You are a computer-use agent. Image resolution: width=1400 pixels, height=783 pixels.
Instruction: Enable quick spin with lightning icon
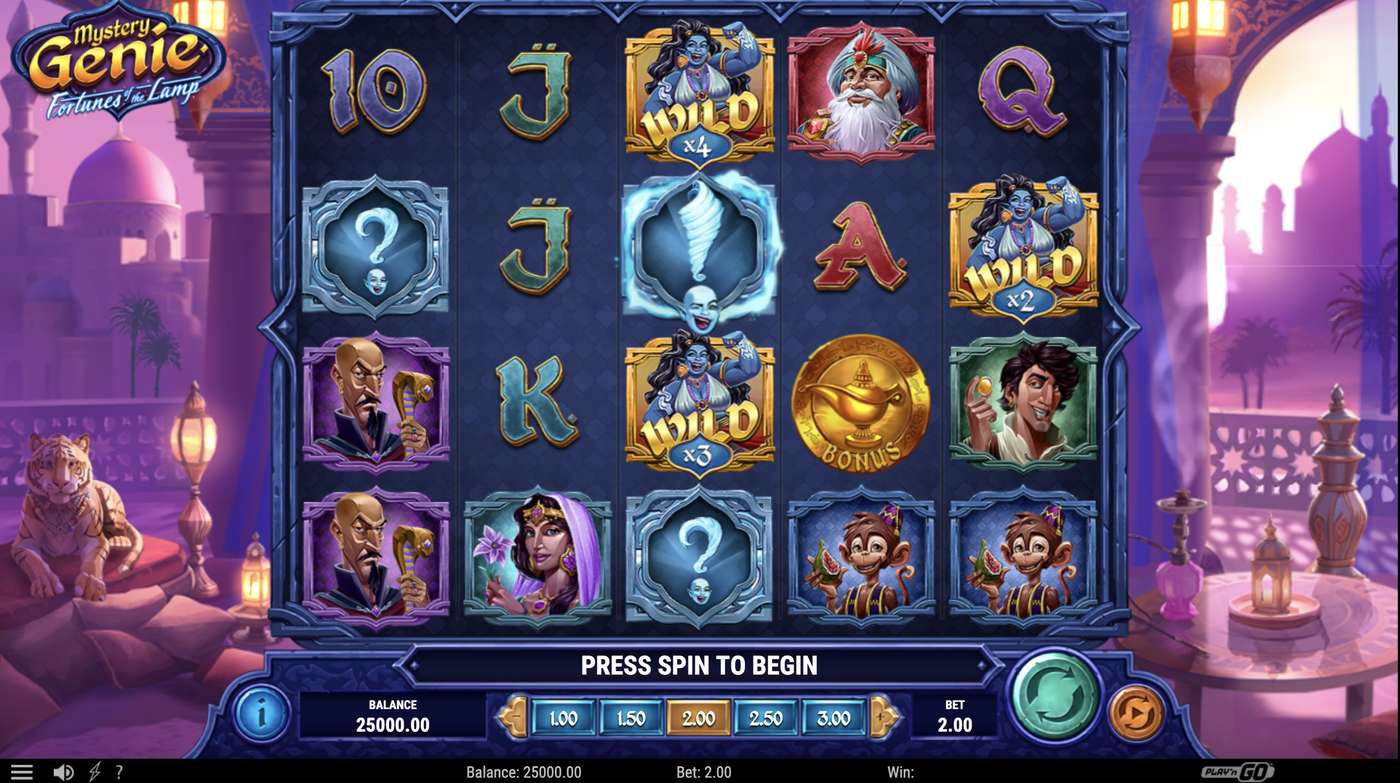95,771
